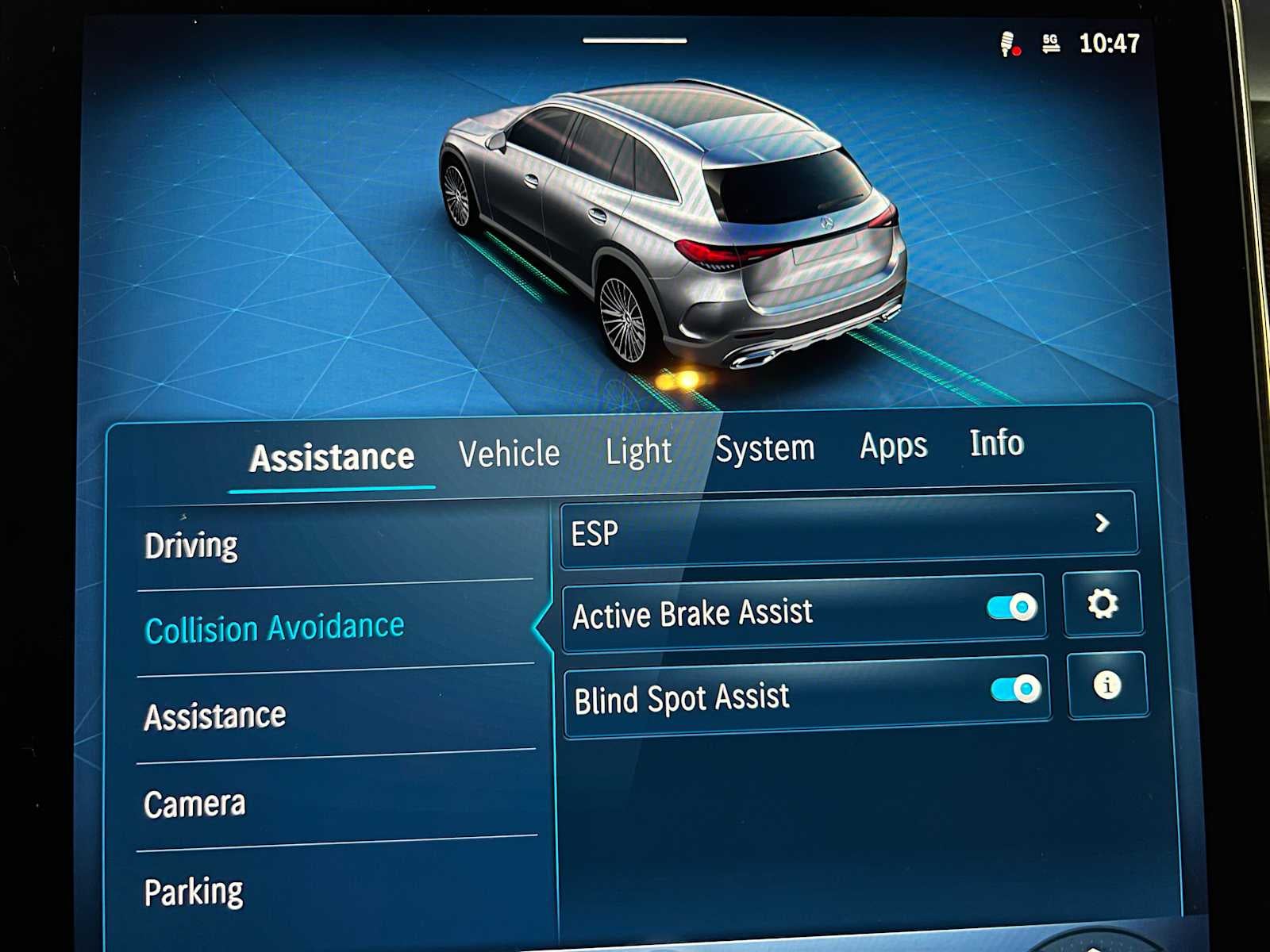Tap the clock showing 10:47

click(x=1110, y=45)
